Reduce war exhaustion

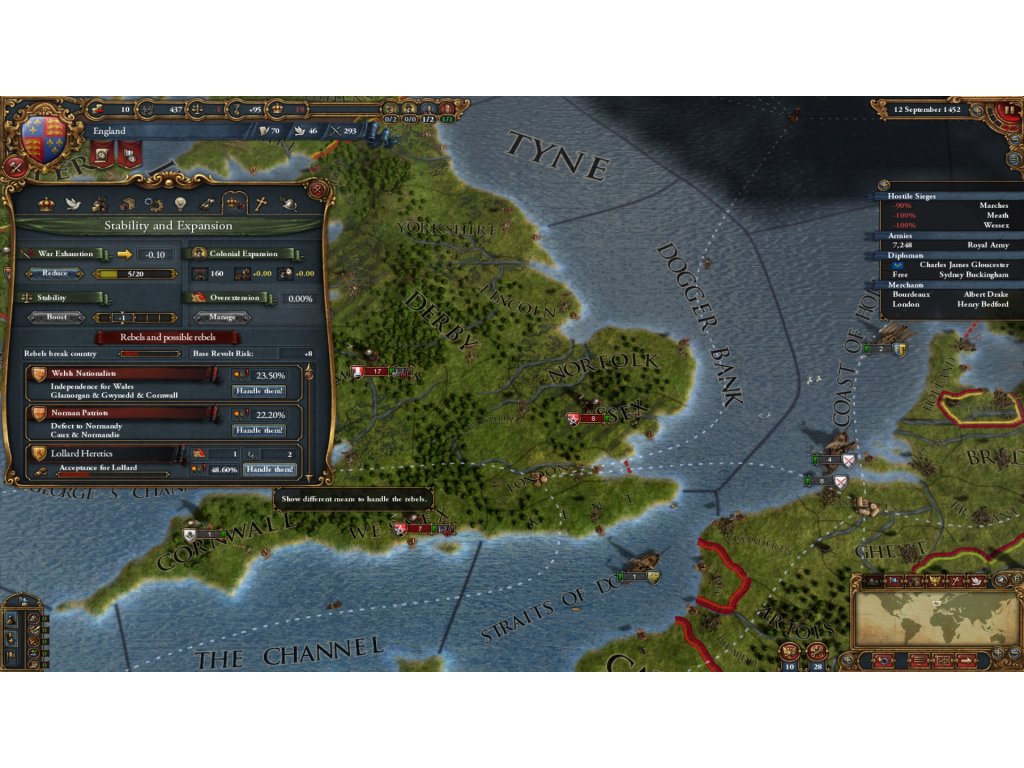(x=54, y=273)
